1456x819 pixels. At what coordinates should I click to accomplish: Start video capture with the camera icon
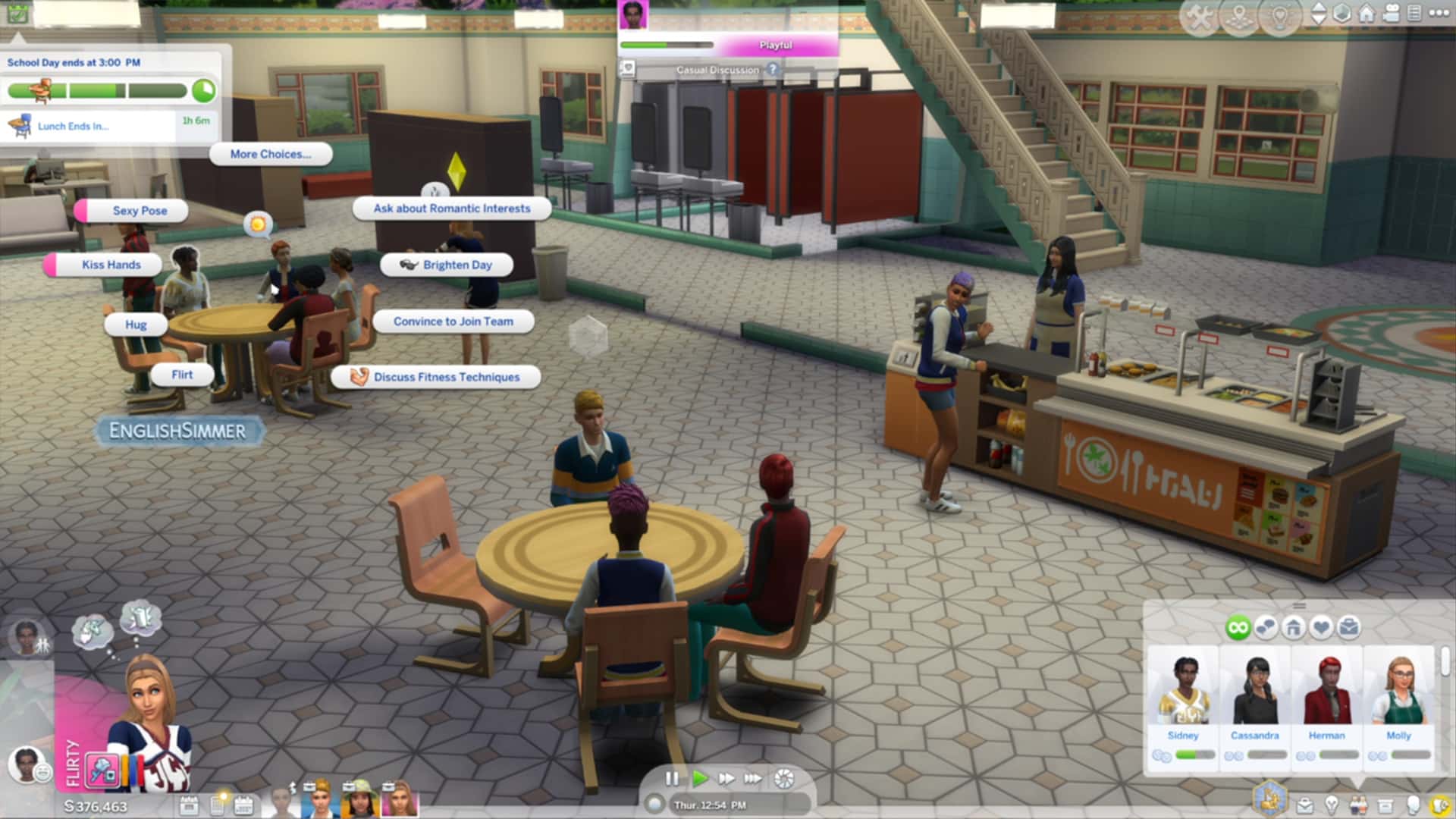tap(1392, 12)
